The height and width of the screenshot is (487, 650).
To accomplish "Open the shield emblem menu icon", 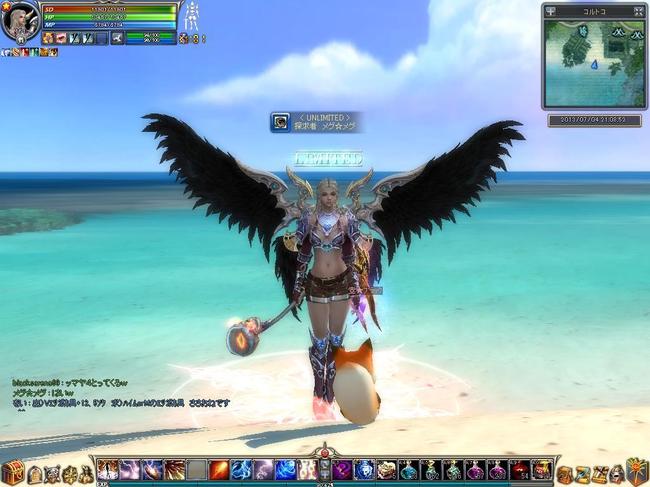I will coord(637,471).
